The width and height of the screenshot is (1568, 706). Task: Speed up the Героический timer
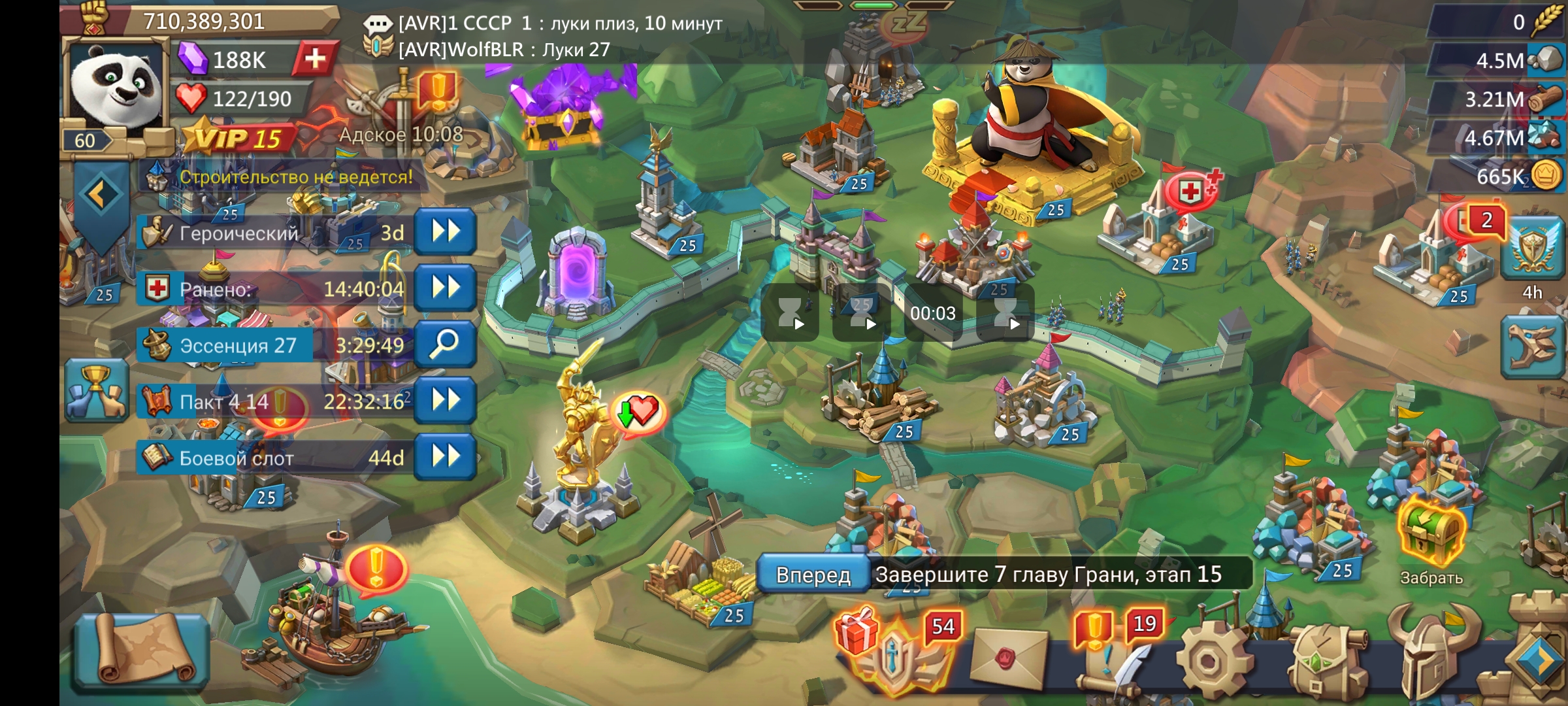pyautogui.click(x=445, y=232)
